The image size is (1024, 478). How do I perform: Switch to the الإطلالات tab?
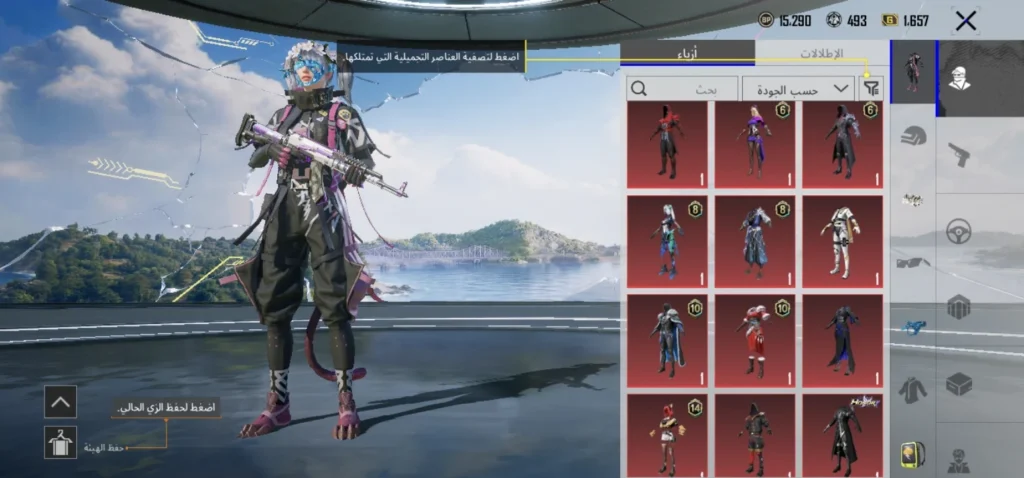coord(821,53)
